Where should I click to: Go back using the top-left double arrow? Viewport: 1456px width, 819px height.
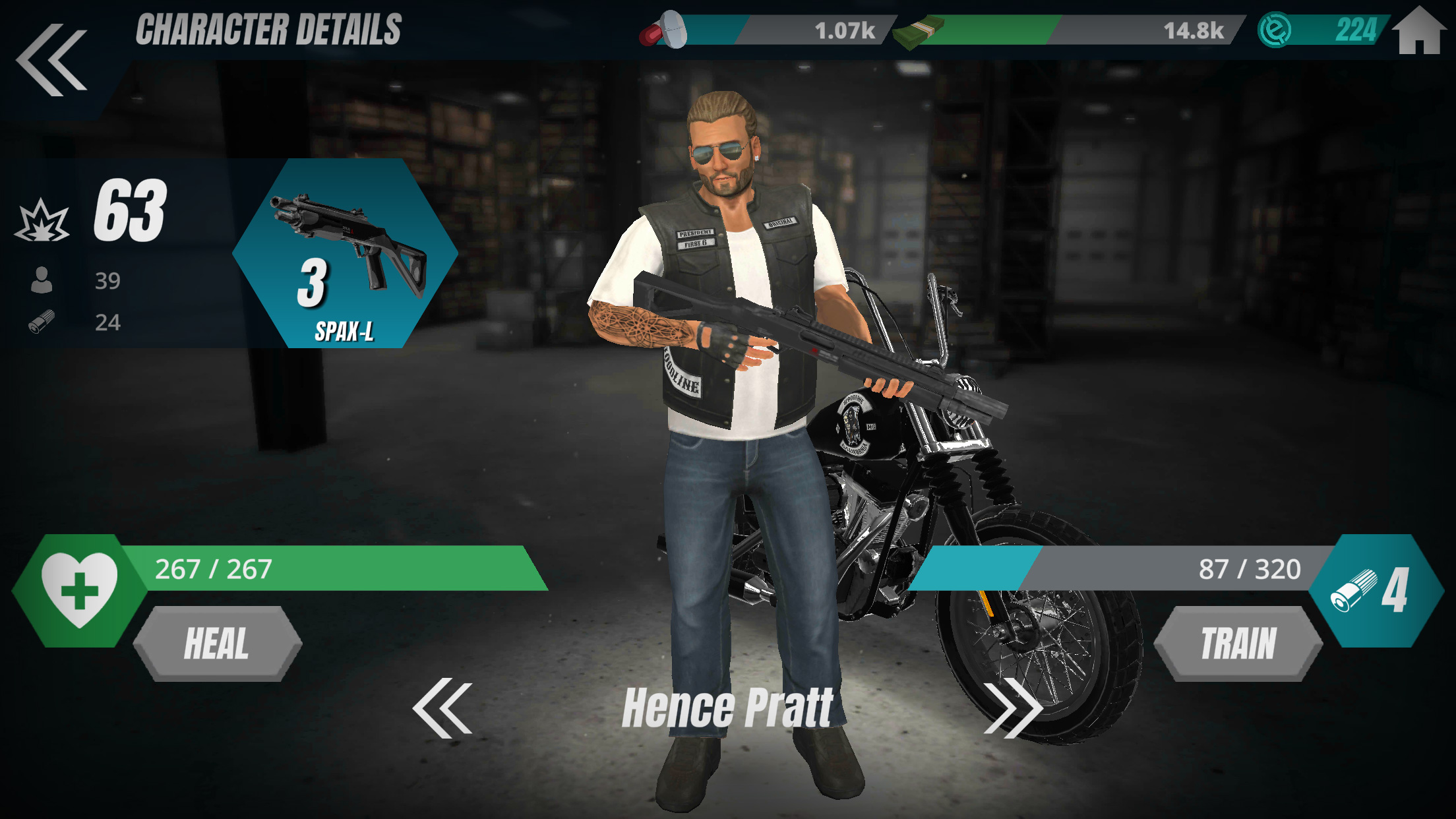(51, 59)
